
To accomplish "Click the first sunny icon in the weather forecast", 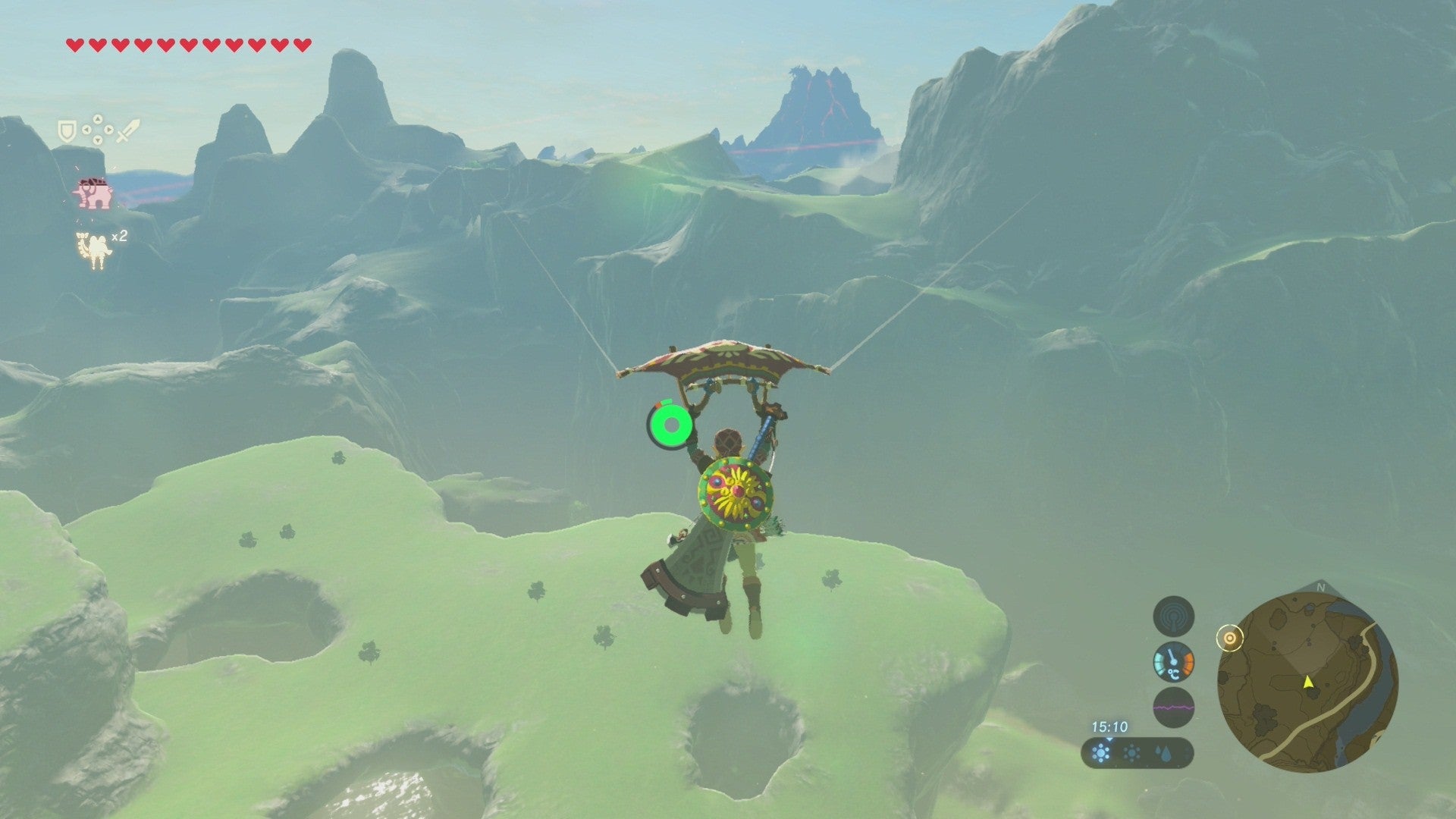I will point(1101,753).
